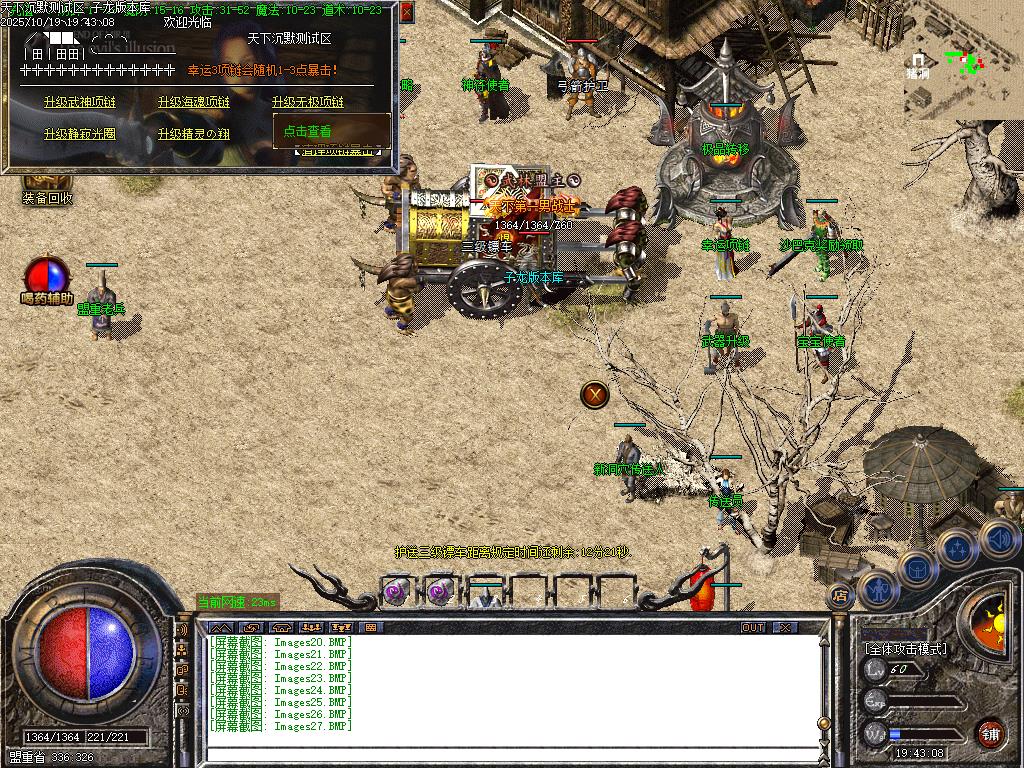Open the bag inventory round button

click(917, 569)
